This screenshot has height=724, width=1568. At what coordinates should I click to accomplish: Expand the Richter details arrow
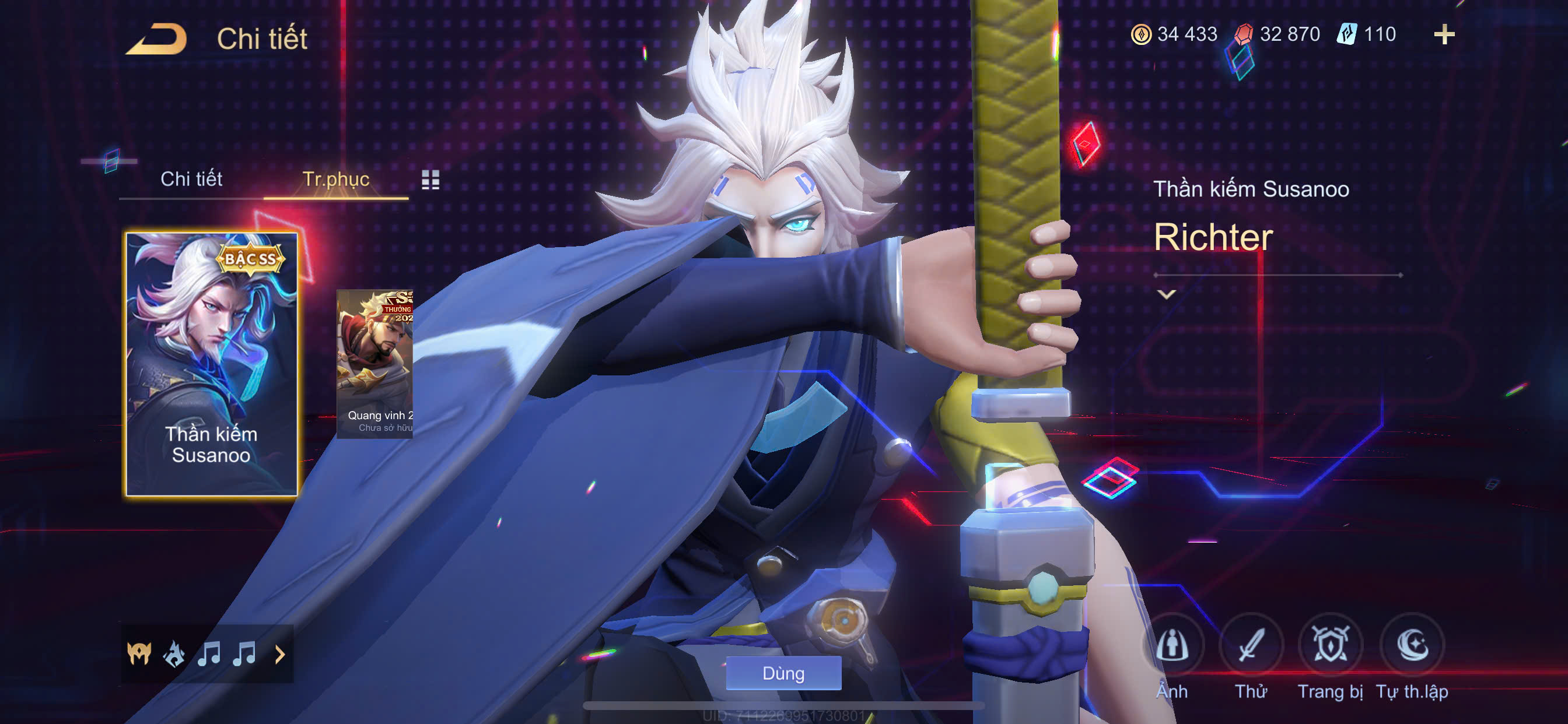[1166, 294]
